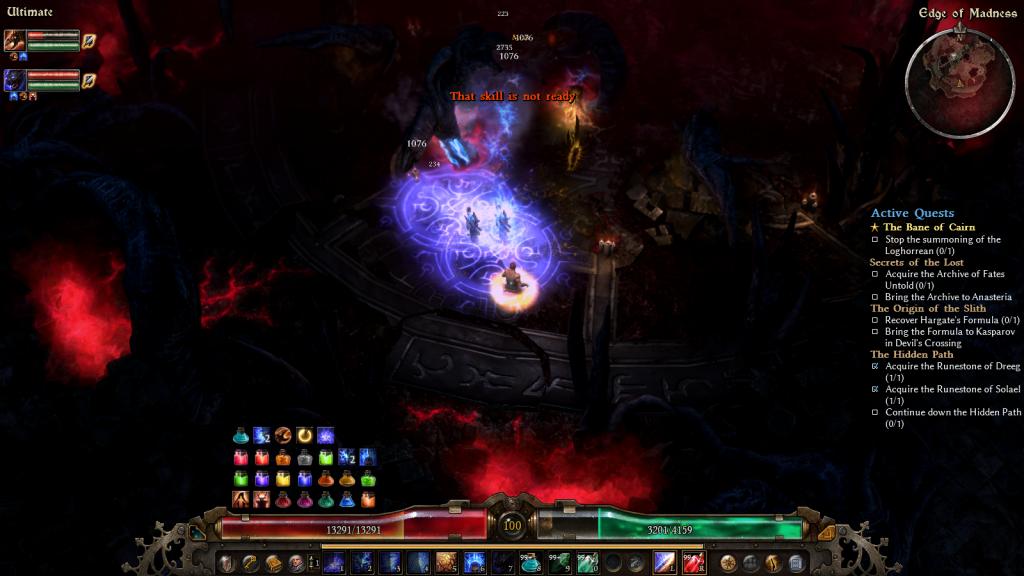Screen dimensions: 1024x576
Task: Select The Hidden Path quest
Action: [911, 354]
